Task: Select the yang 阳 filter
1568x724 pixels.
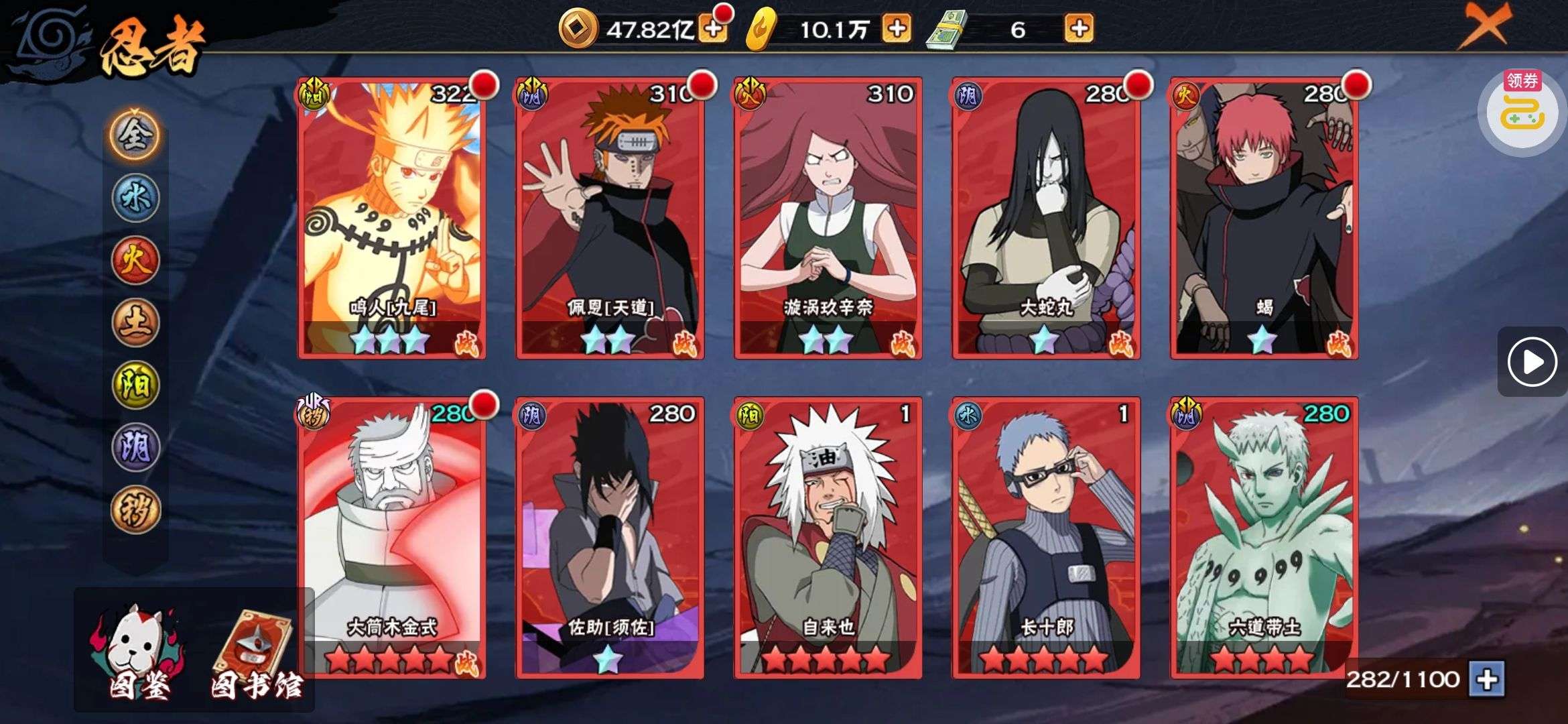Action: coord(135,385)
